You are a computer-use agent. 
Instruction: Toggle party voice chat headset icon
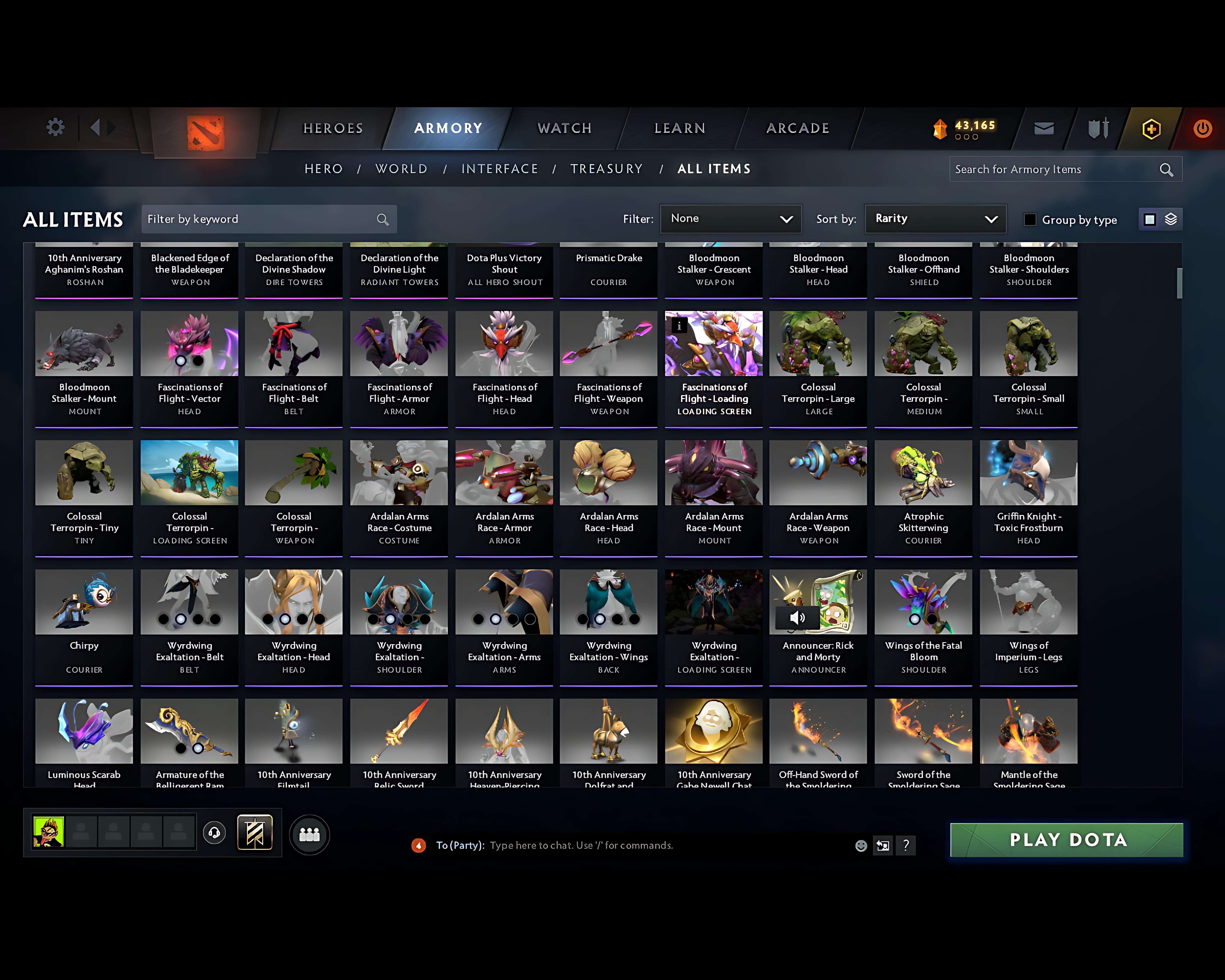coord(214,833)
